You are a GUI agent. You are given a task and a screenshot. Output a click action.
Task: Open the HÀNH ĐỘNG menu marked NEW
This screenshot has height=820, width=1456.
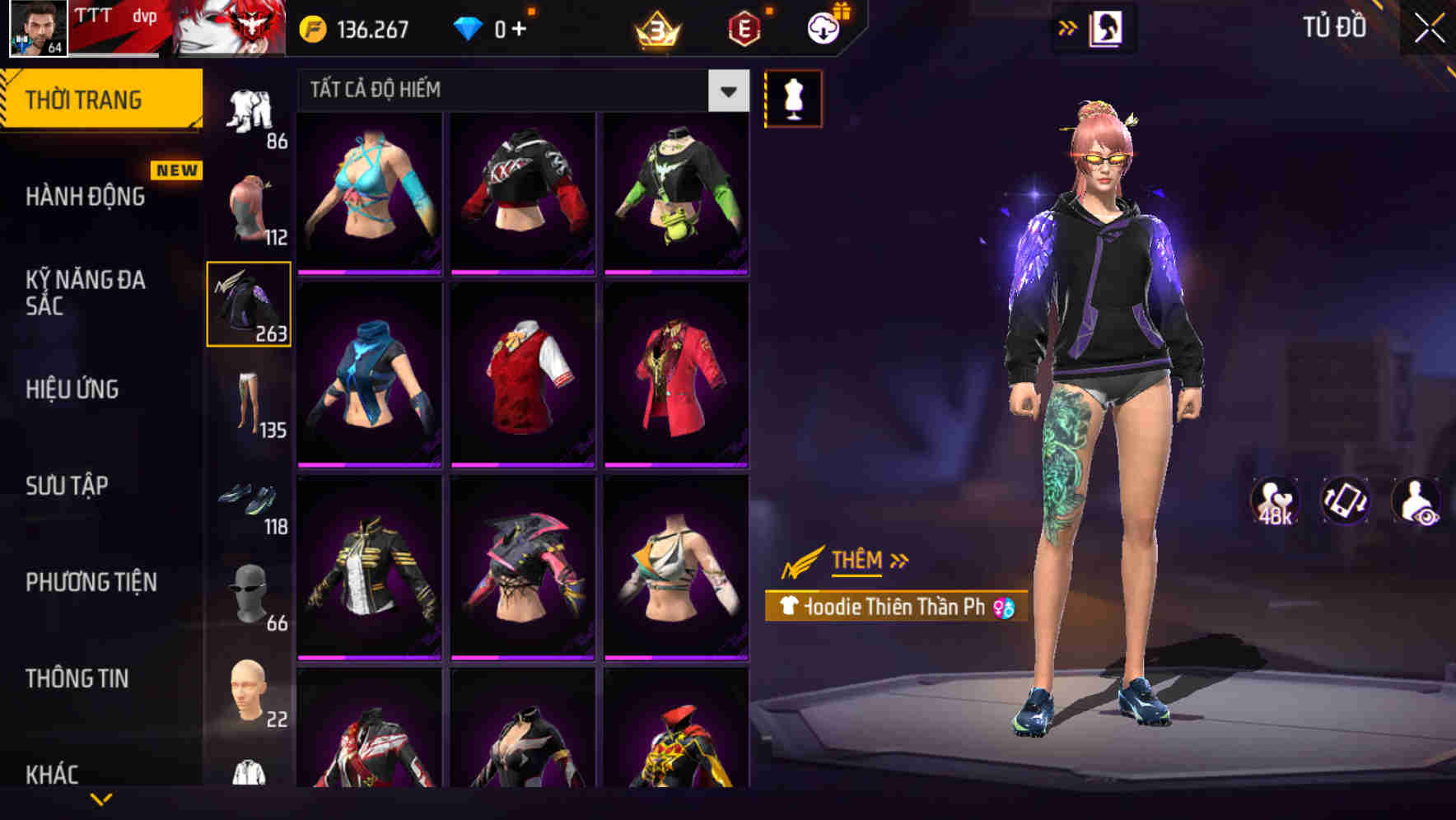click(x=85, y=198)
